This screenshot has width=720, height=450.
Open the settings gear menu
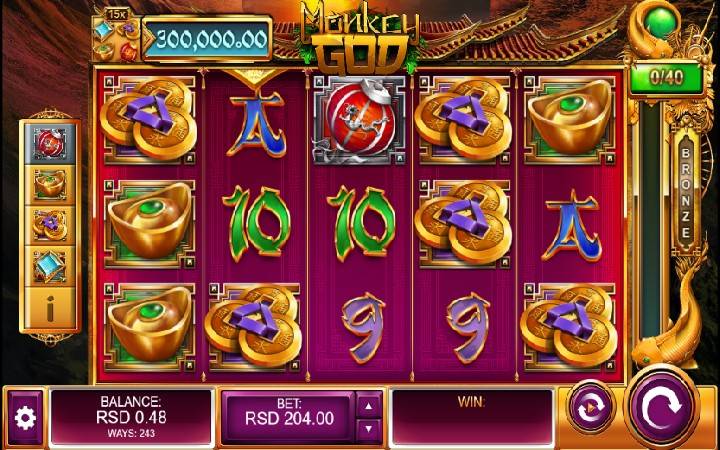click(x=24, y=417)
